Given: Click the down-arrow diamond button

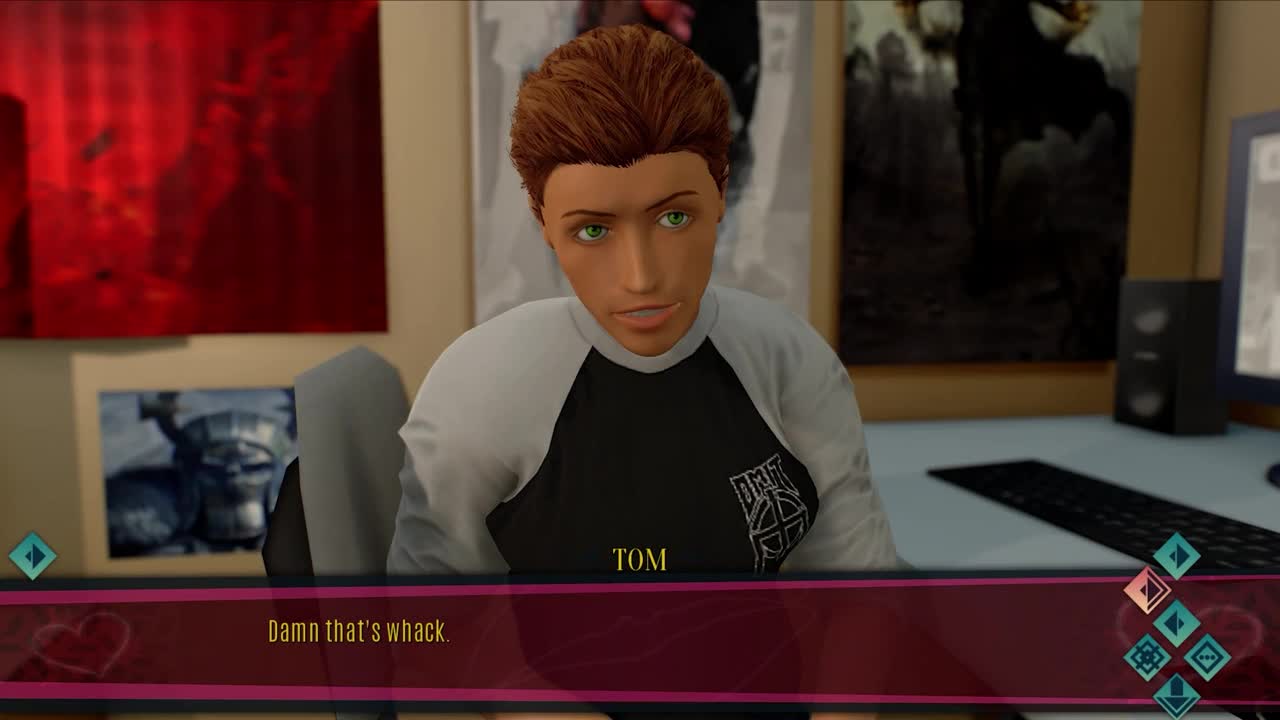Looking at the screenshot, I should tap(1176, 695).
